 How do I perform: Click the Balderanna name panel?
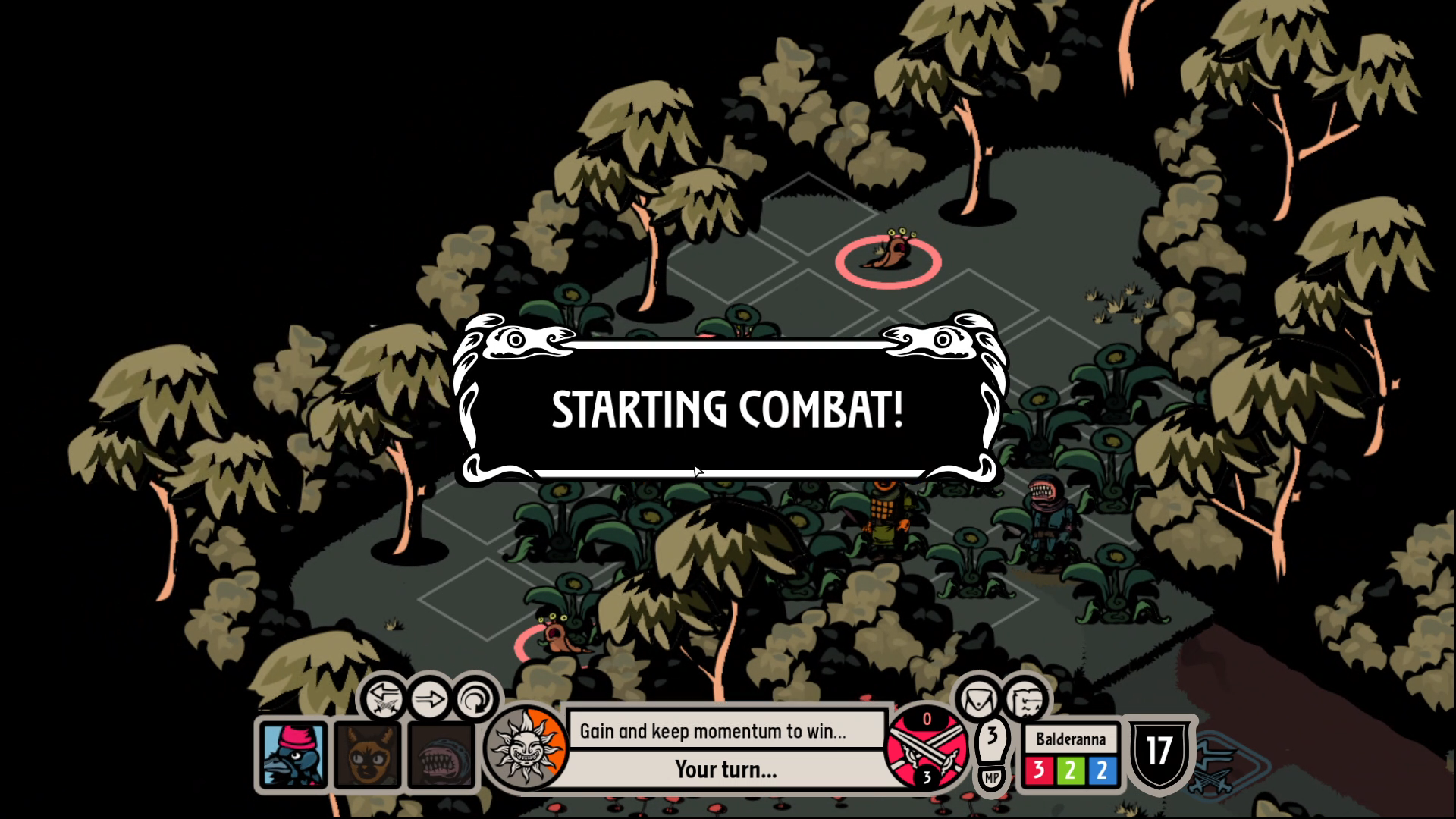(x=1070, y=739)
